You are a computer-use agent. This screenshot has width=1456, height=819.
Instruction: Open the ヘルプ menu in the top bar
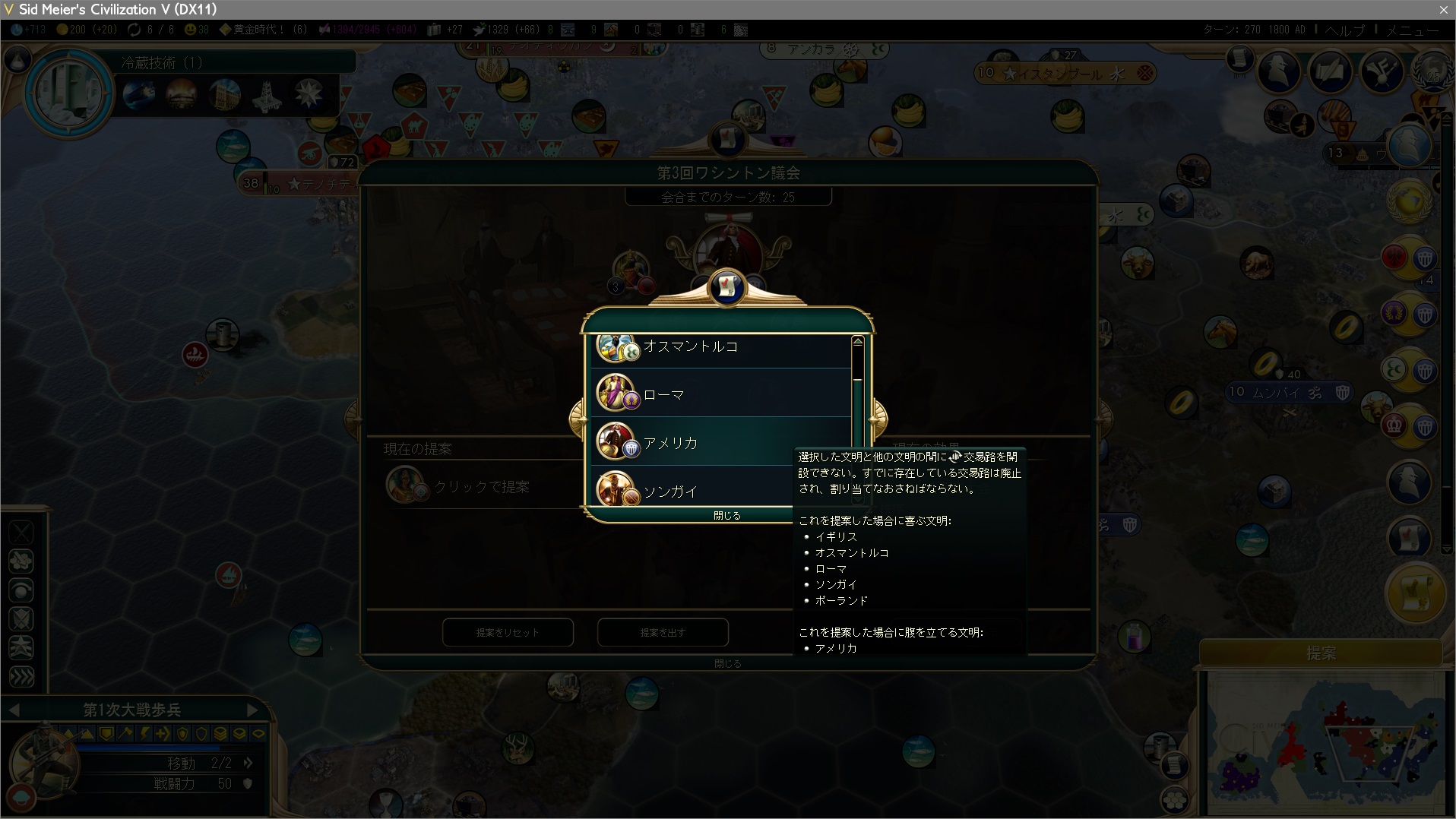click(1344, 30)
